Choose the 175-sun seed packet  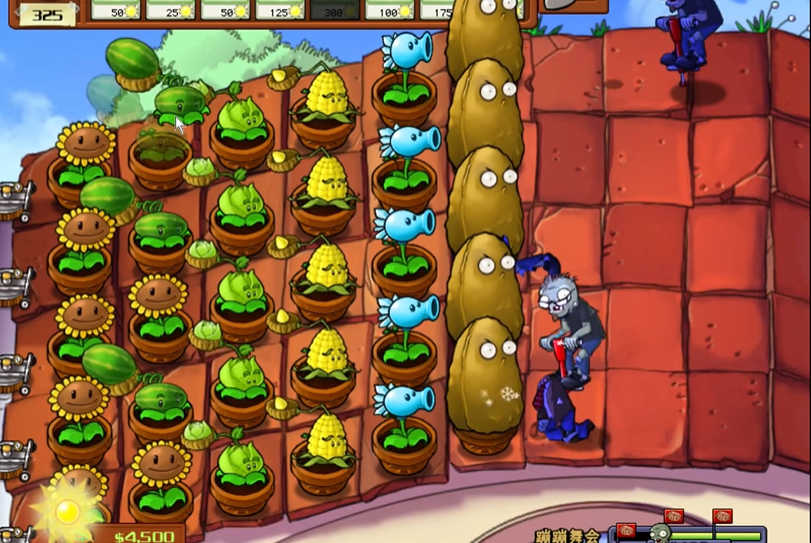coord(438,9)
